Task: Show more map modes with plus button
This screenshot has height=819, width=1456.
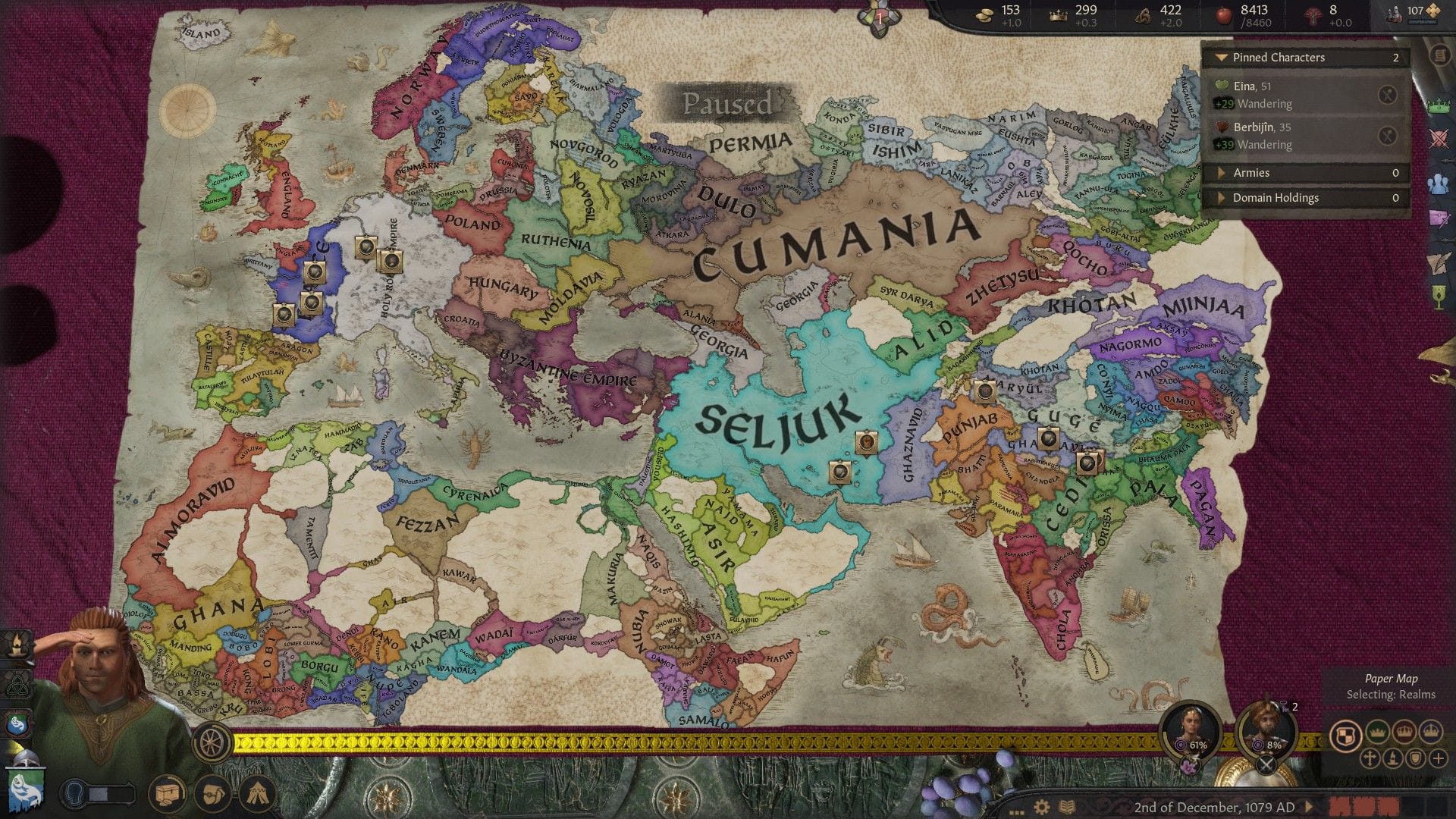Action: [1438, 758]
